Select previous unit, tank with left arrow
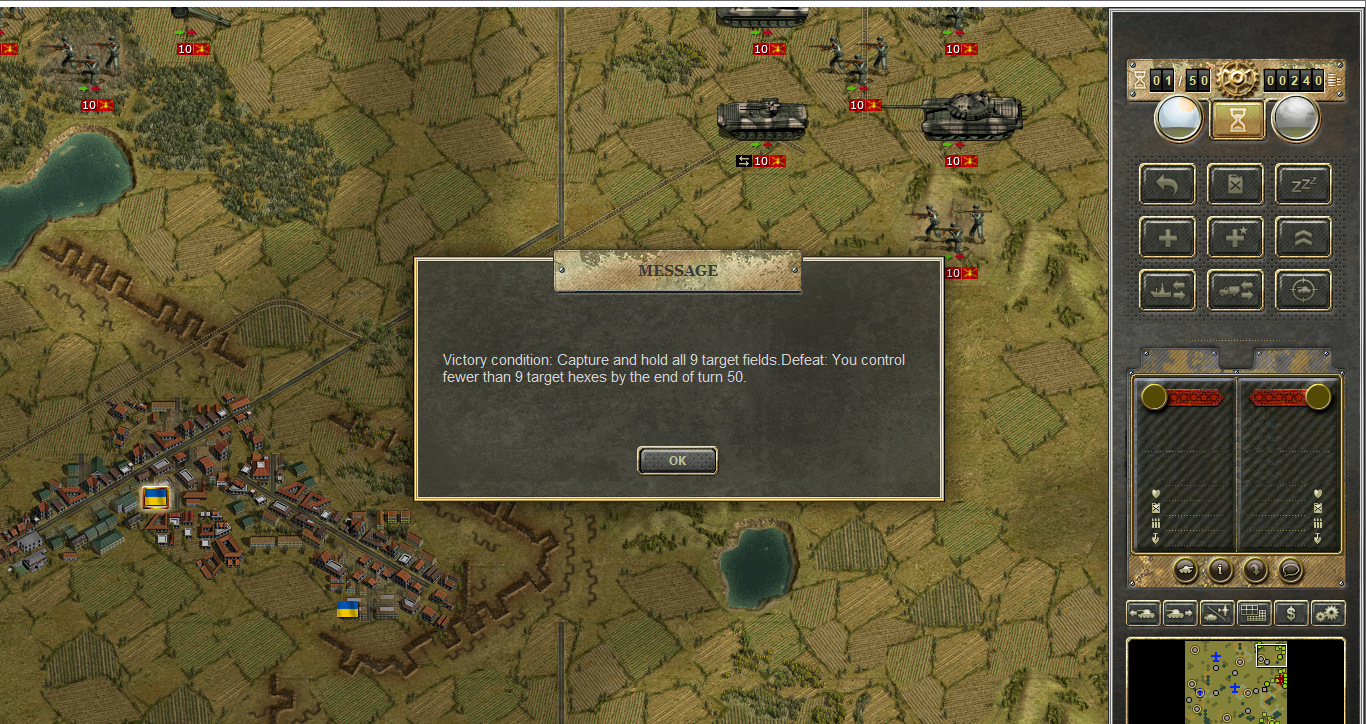 1143,613
